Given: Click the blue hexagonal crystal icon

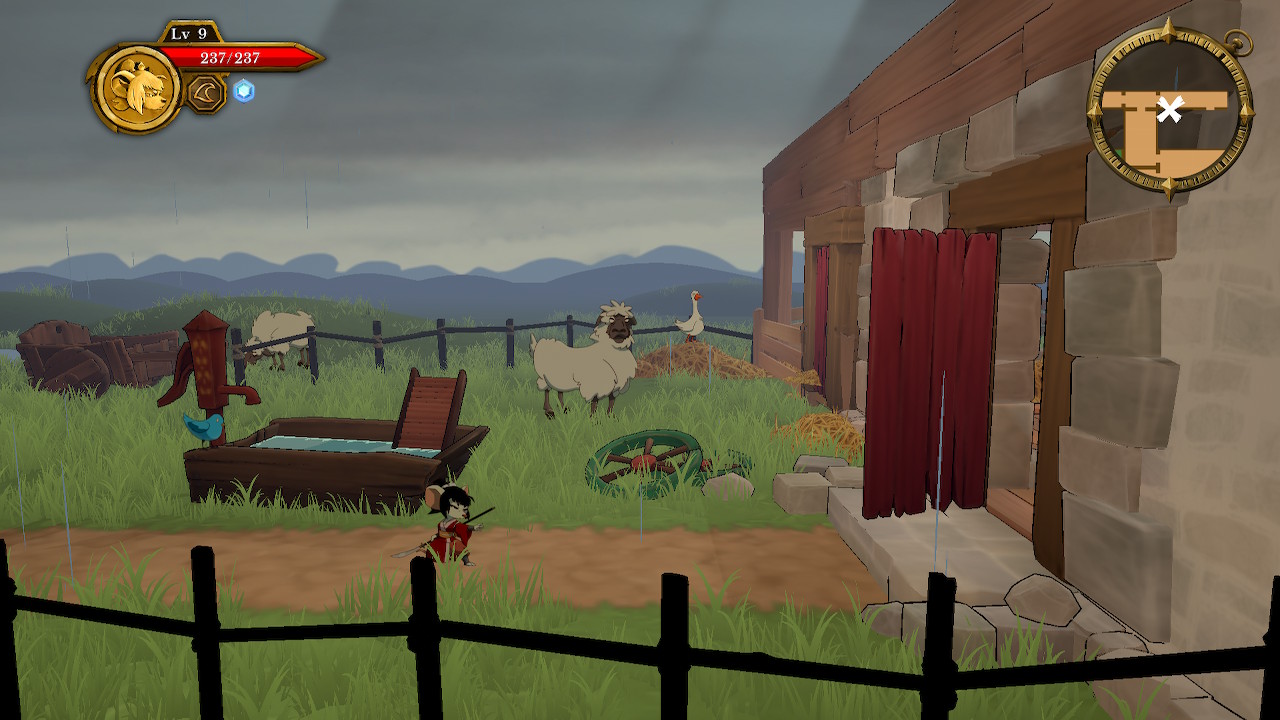Looking at the screenshot, I should pyautogui.click(x=244, y=92).
